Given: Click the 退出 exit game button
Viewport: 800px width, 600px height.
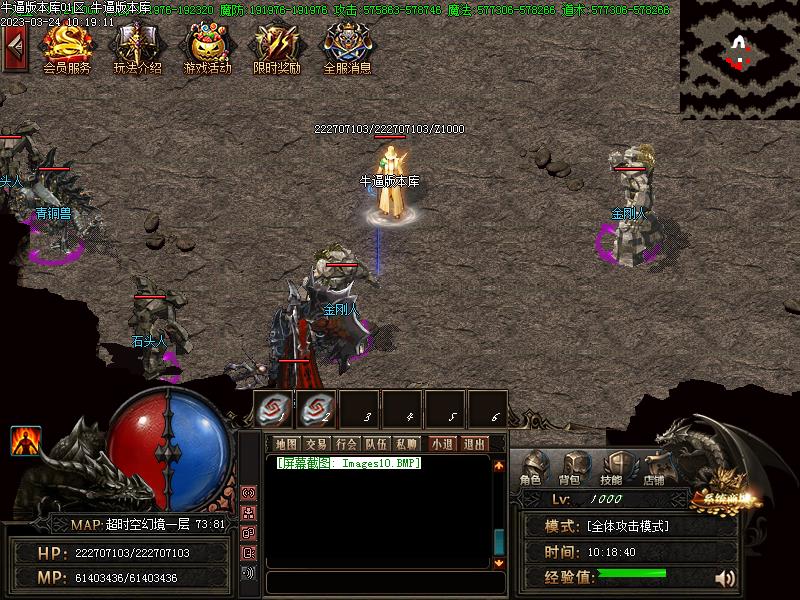Looking at the screenshot, I should point(474,444).
